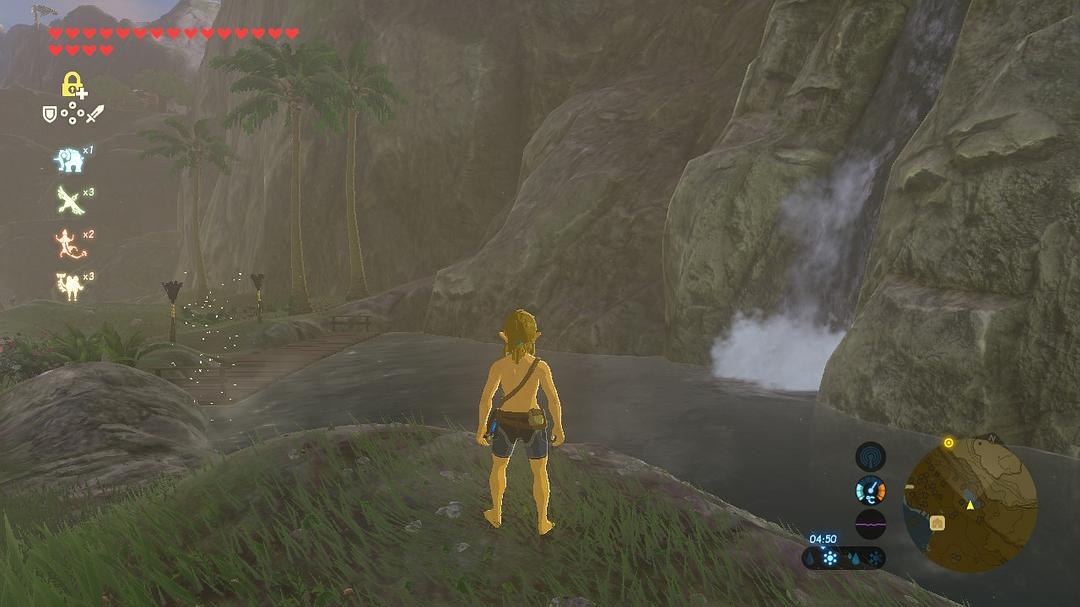Activate the yellow camel Urbosa's Fury ability
This screenshot has height=607, width=1080.
tap(67, 285)
